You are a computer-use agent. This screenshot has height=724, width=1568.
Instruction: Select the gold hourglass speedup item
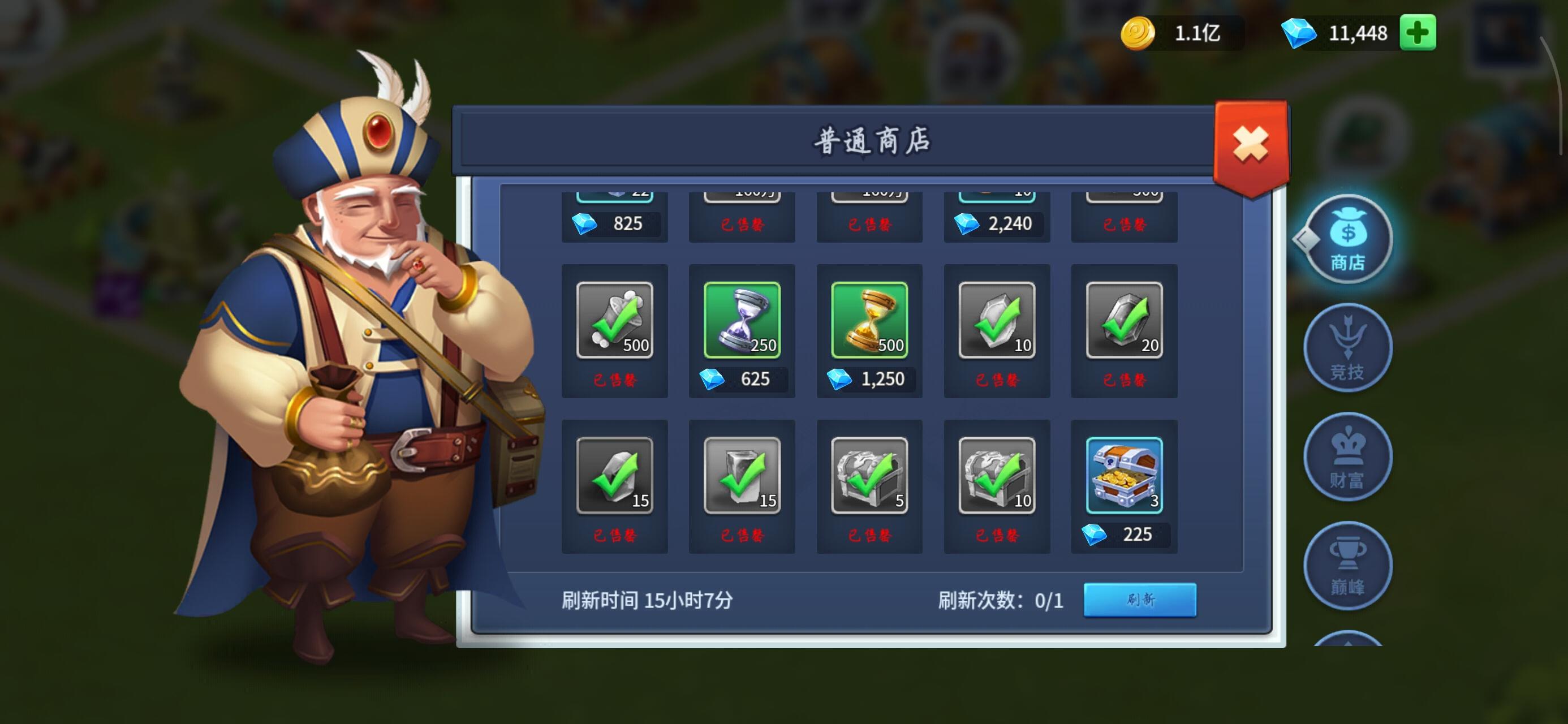pos(869,320)
